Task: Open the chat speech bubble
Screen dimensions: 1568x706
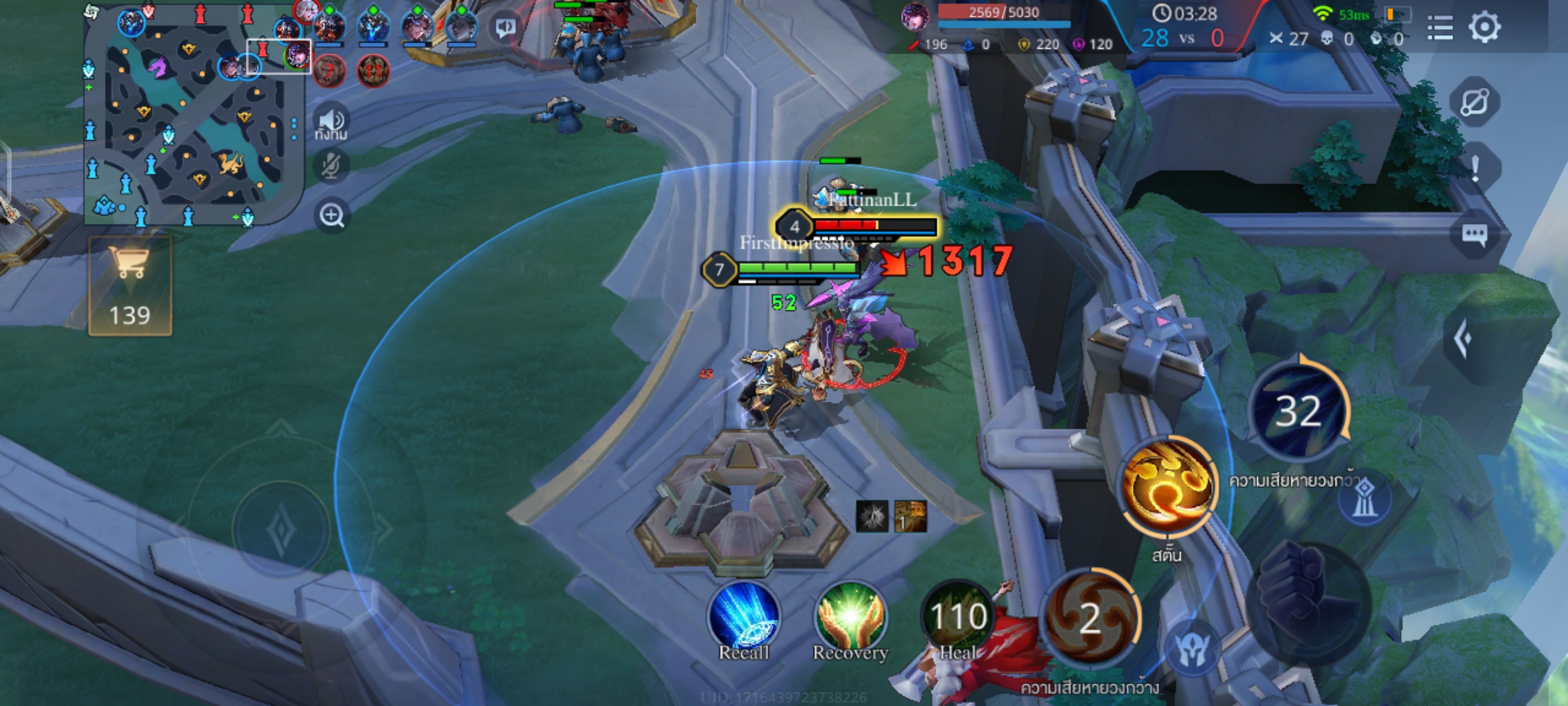Action: tap(1474, 235)
